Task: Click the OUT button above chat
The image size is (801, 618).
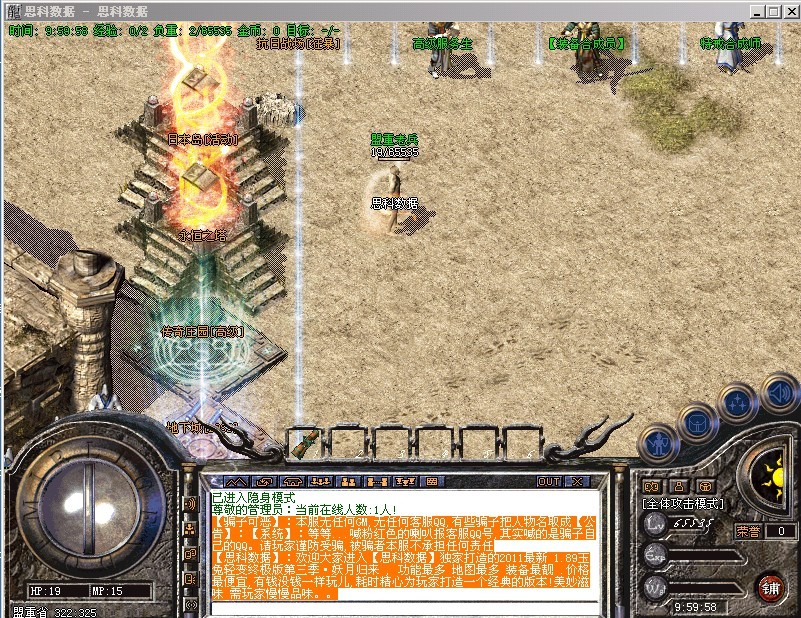Action: 549,482
